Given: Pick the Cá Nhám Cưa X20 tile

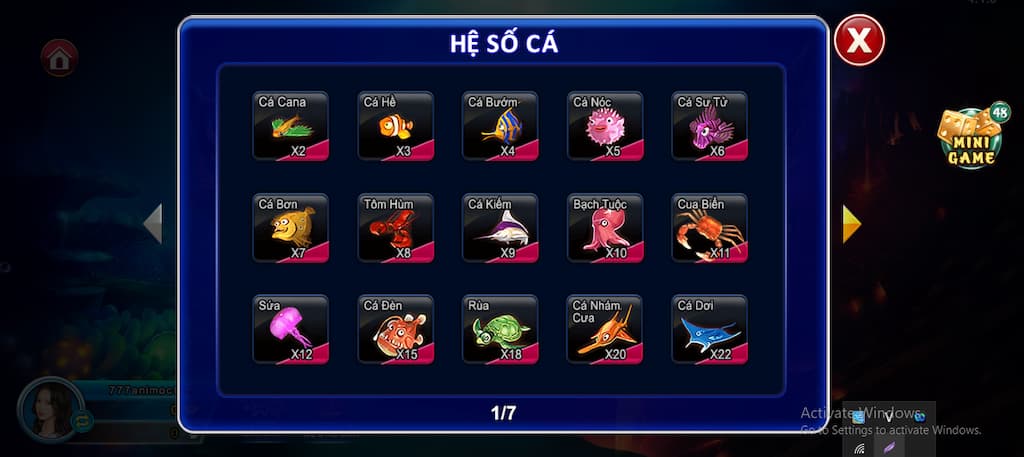Looking at the screenshot, I should click(605, 329).
